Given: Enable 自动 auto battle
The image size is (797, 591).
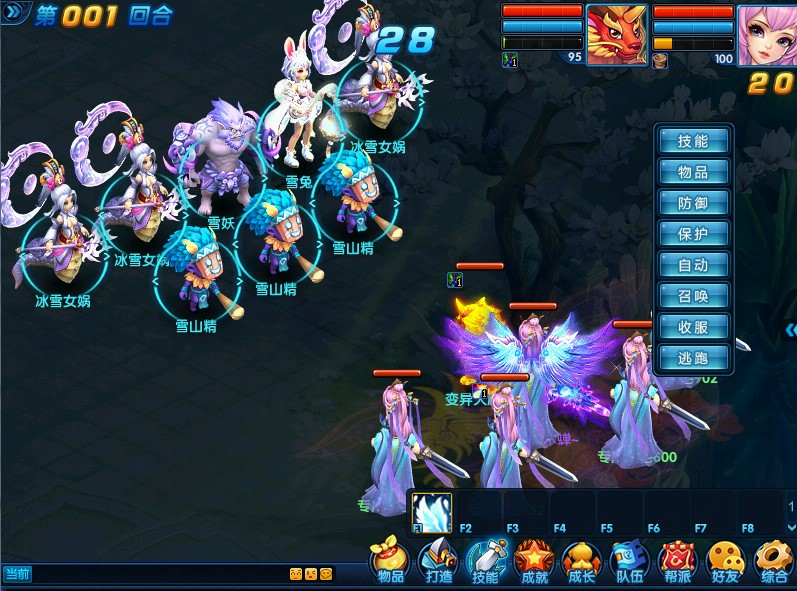Looking at the screenshot, I should tap(693, 266).
